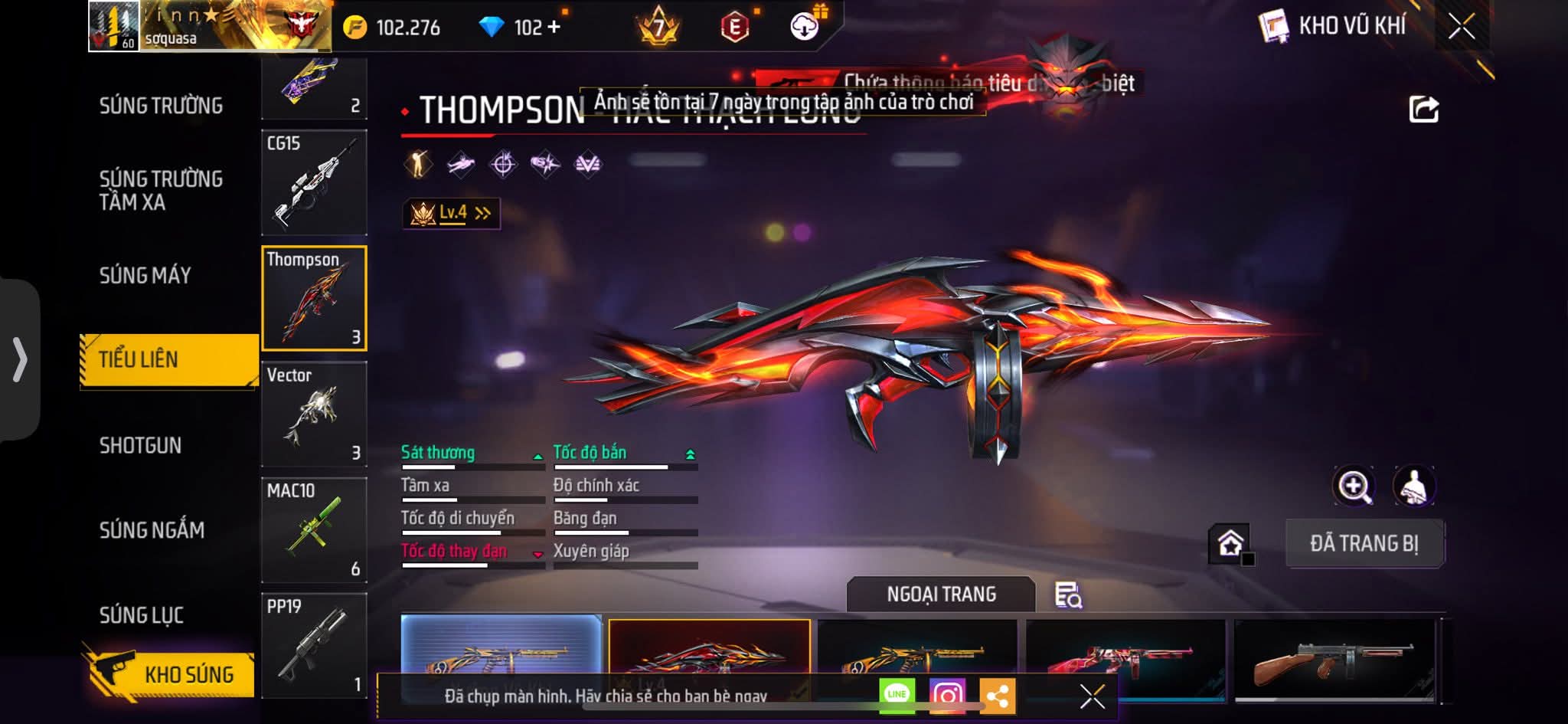Open the SÚNG TRƯỜNG TẦM XA category
The width and height of the screenshot is (1568, 724).
161,190
